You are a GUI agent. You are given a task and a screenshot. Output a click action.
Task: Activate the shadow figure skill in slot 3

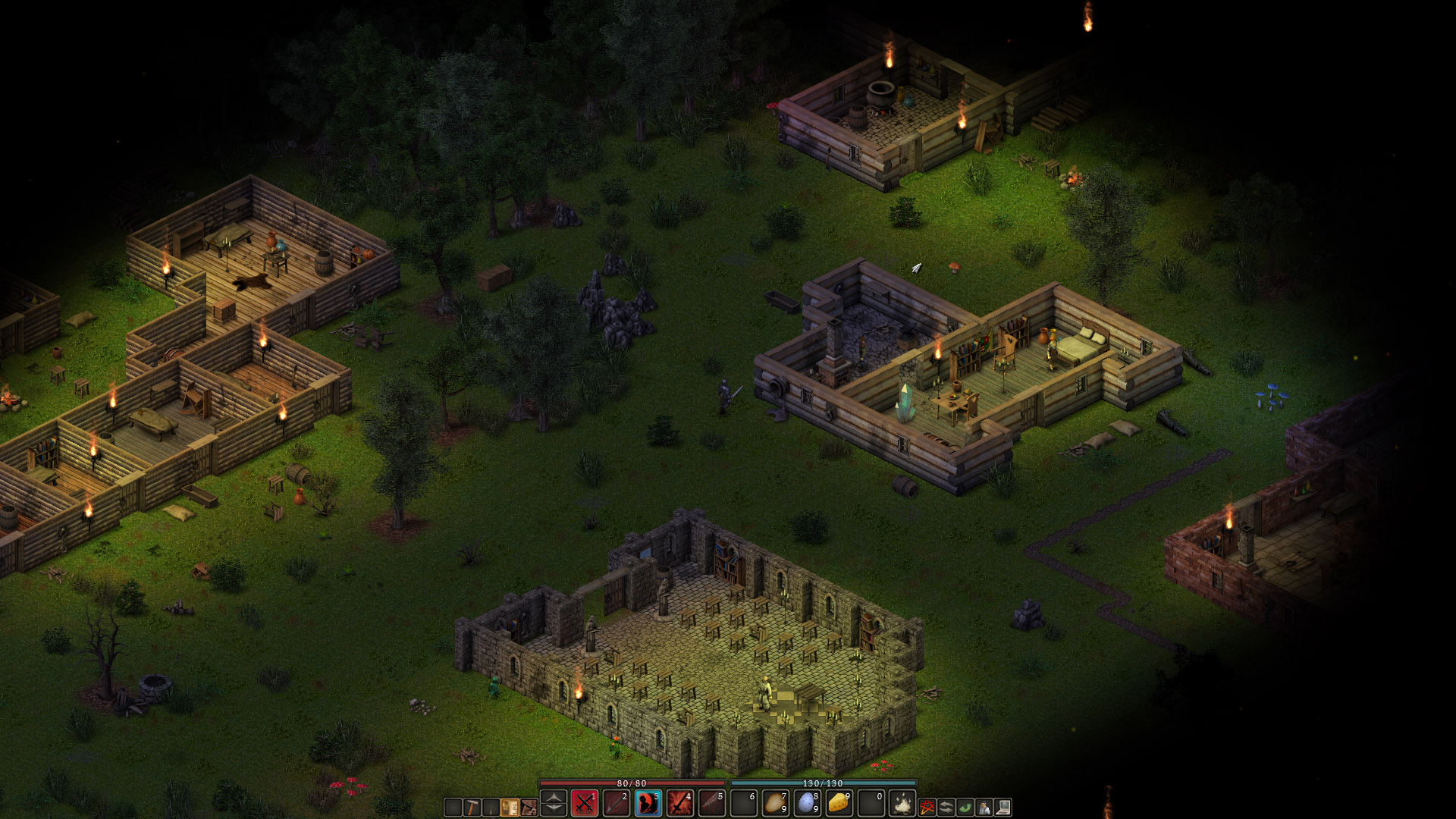(648, 803)
